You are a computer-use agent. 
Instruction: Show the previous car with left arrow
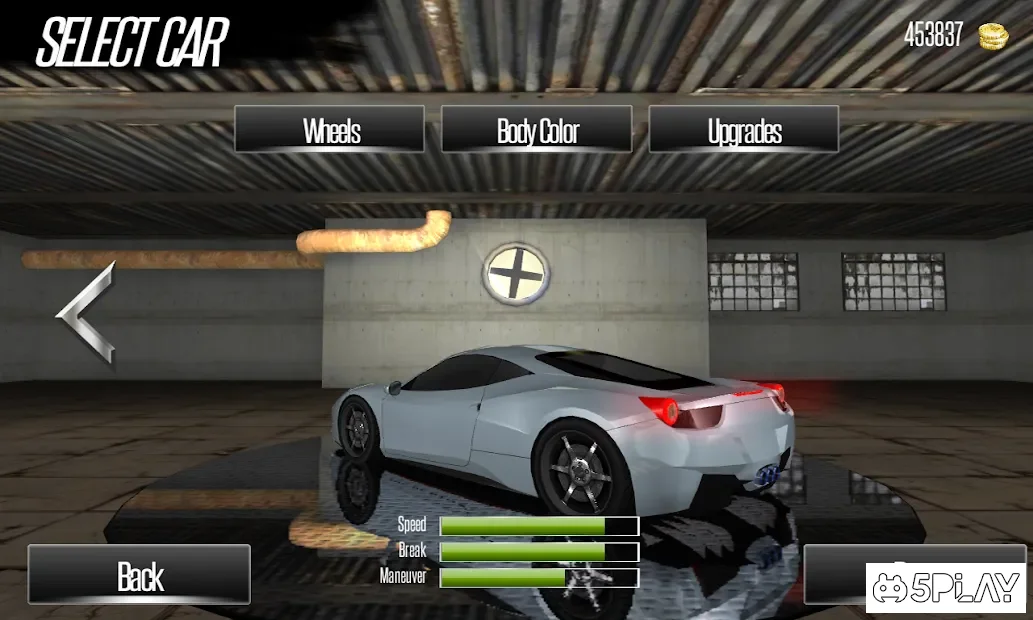click(x=86, y=312)
